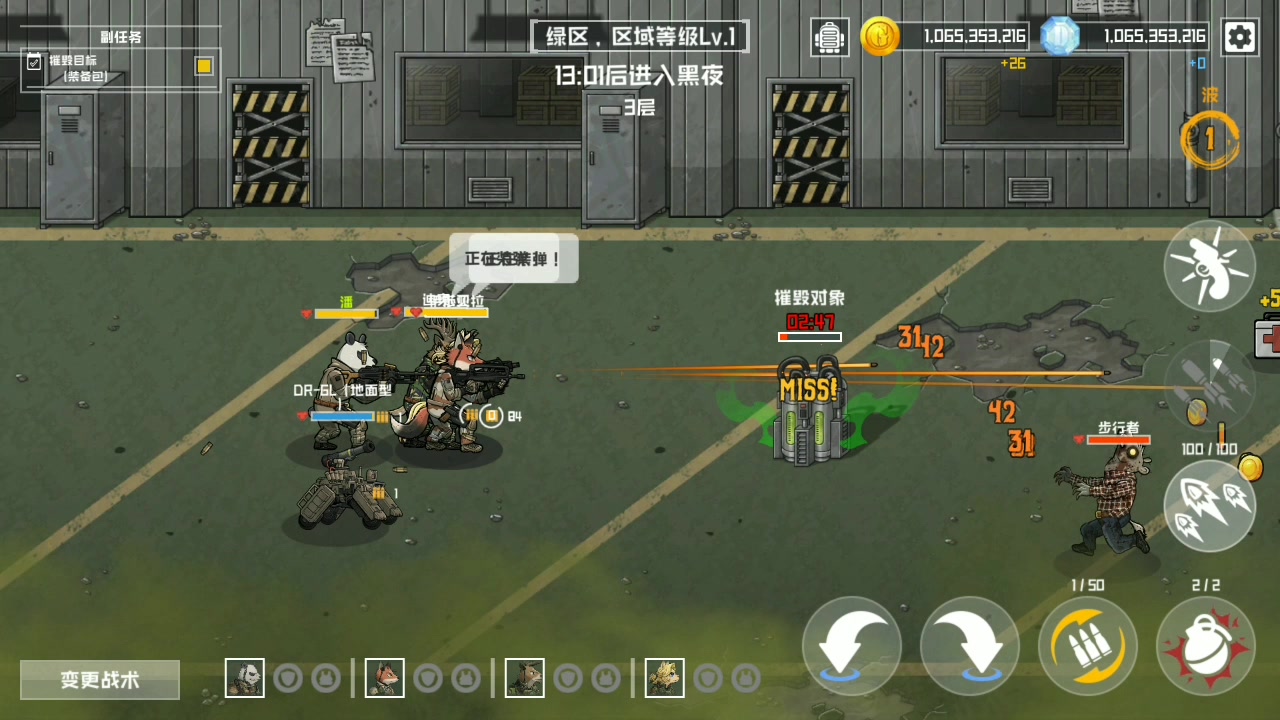Image resolution: width=1280 pixels, height=720 pixels.
Task: Tap the bullet ammo reload icon
Action: [1087, 645]
